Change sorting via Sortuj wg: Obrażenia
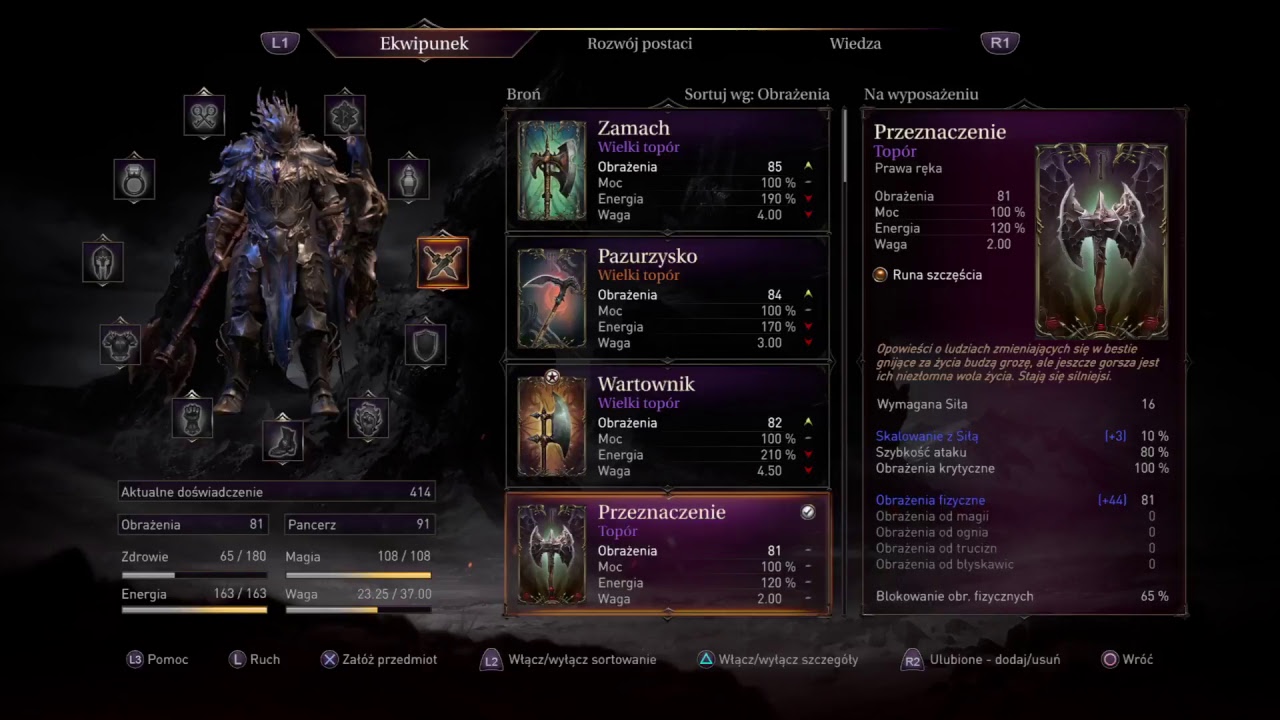 coord(756,95)
